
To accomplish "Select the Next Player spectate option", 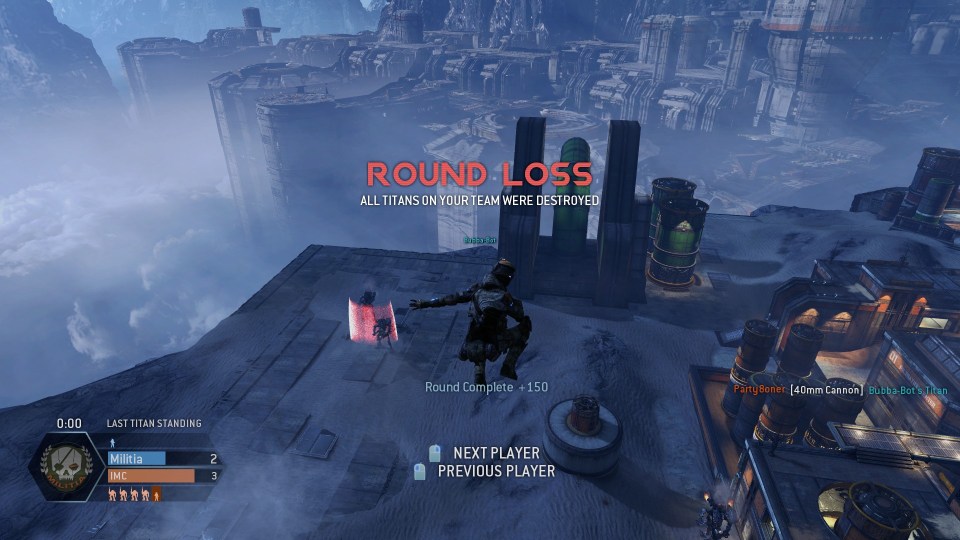I will click(495, 453).
